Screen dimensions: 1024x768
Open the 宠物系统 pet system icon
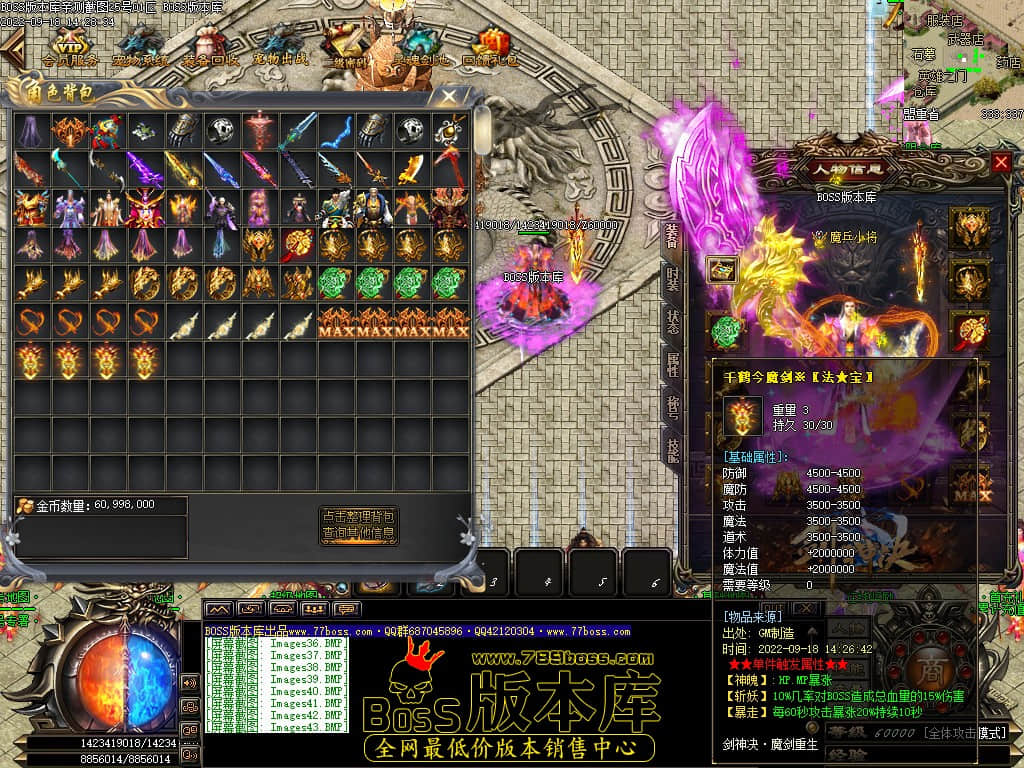point(141,47)
